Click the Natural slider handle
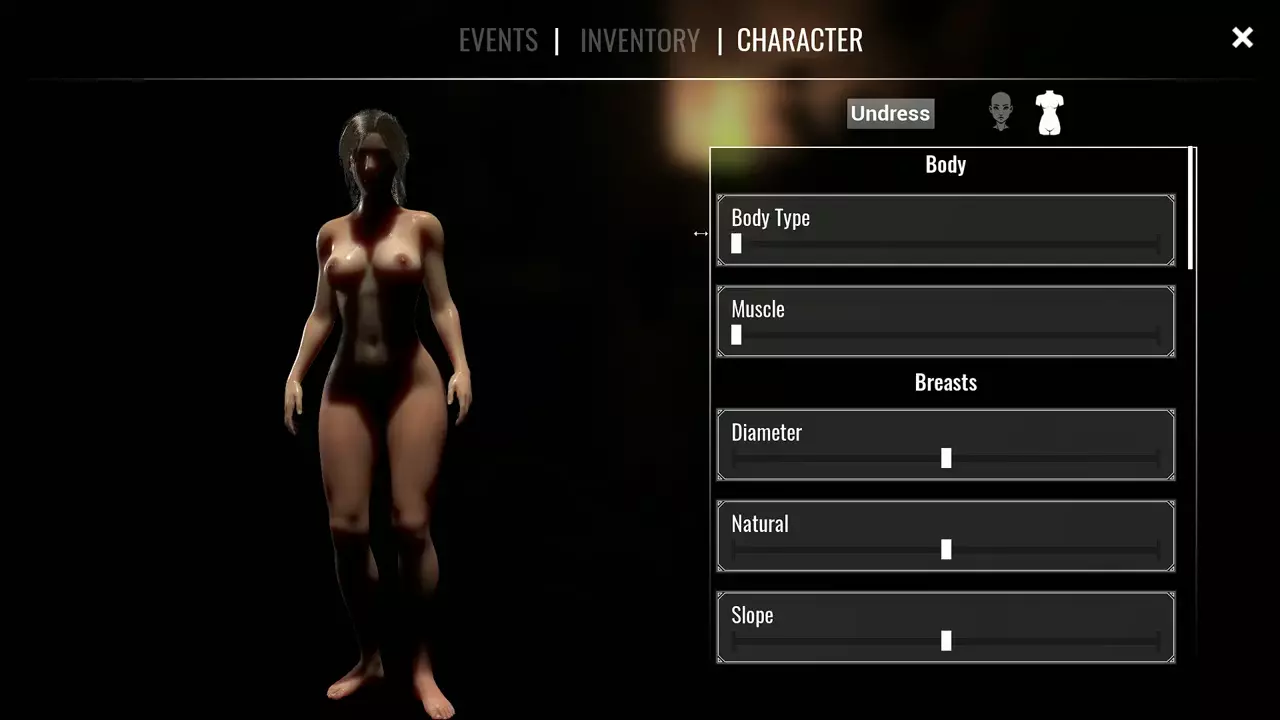Viewport: 1280px width, 720px height. pos(946,549)
